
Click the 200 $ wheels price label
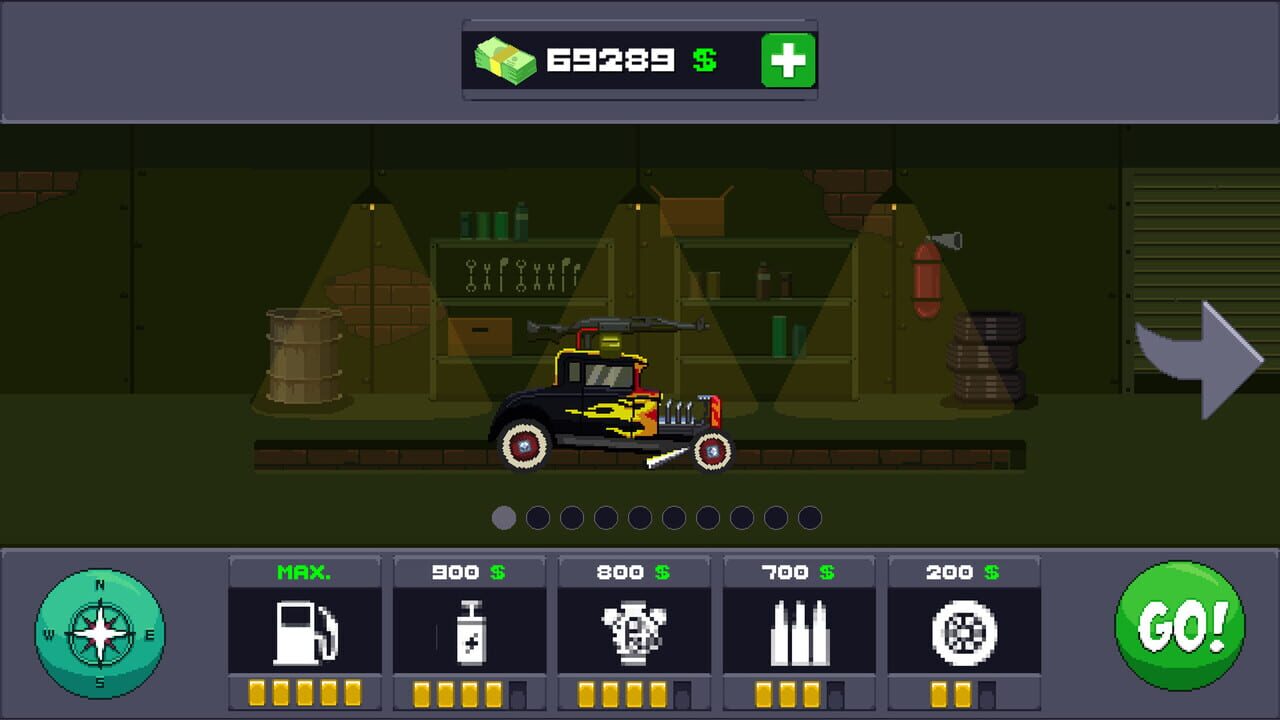pyautogui.click(x=963, y=572)
